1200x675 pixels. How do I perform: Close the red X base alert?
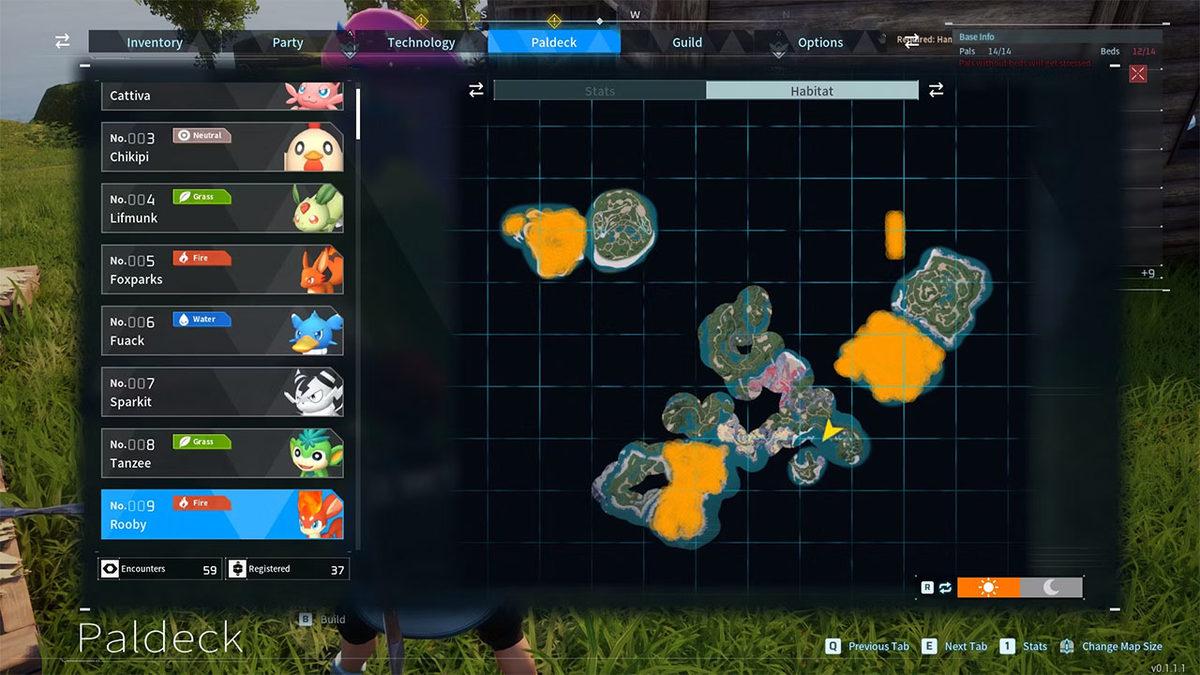click(x=1138, y=73)
